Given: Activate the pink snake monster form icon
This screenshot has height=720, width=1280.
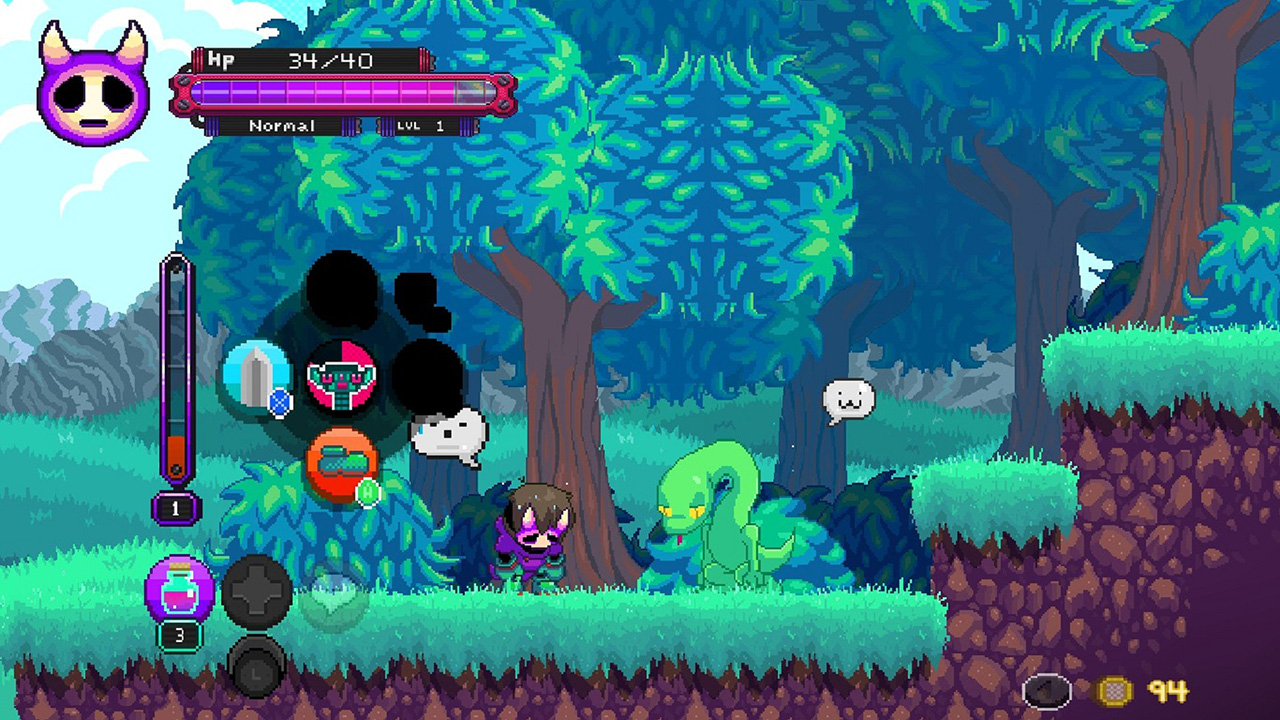Looking at the screenshot, I should (x=341, y=376).
